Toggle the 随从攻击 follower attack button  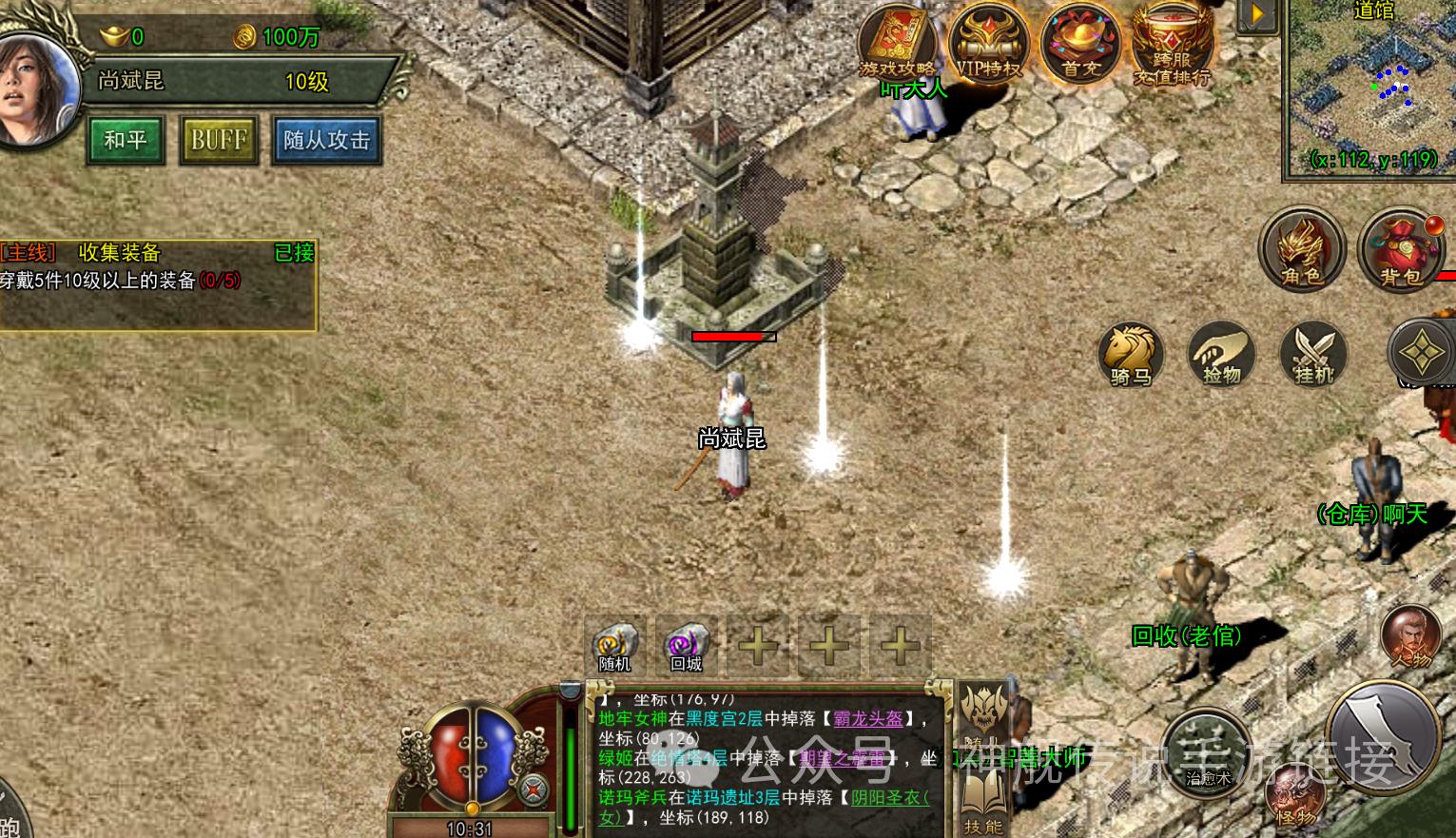[326, 141]
